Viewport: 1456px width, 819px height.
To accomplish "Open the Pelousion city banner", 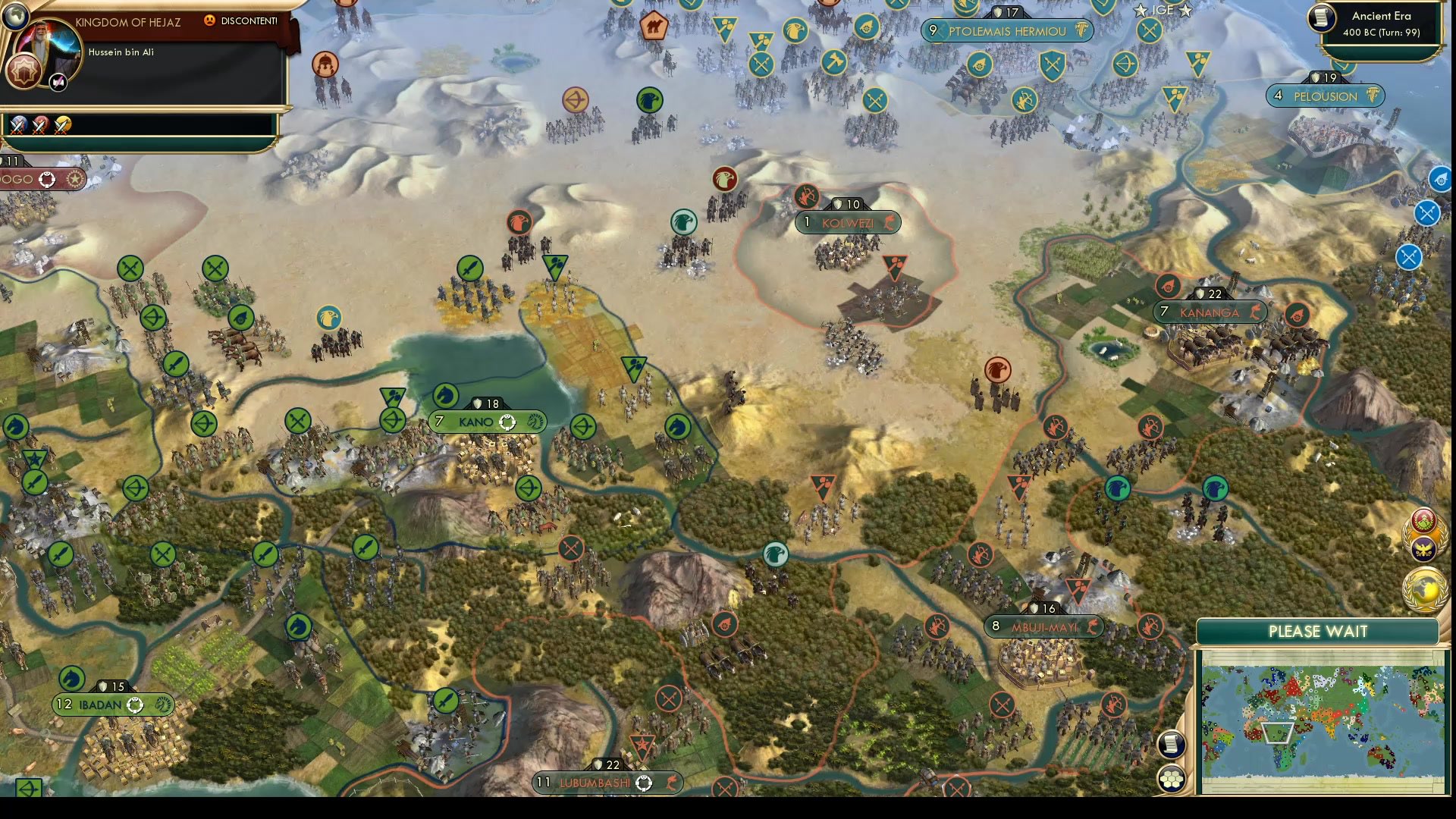I will 1325,96.
